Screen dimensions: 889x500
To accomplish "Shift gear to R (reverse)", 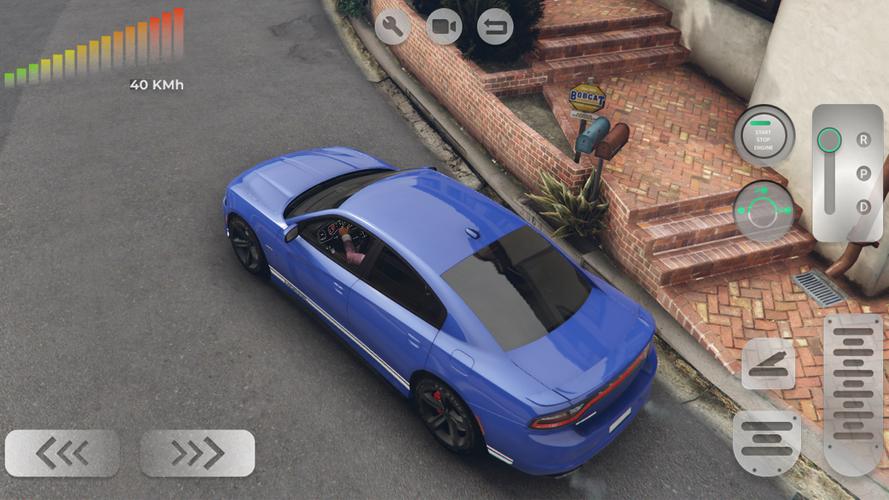I will pos(863,140).
